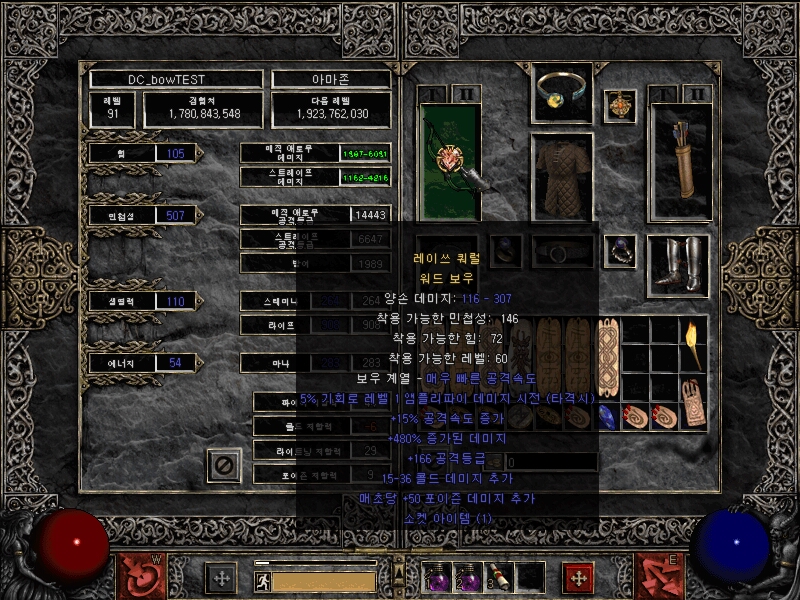Screen dimensions: 800x600
Task: Use the scroll in the belt
Action: tap(499, 577)
